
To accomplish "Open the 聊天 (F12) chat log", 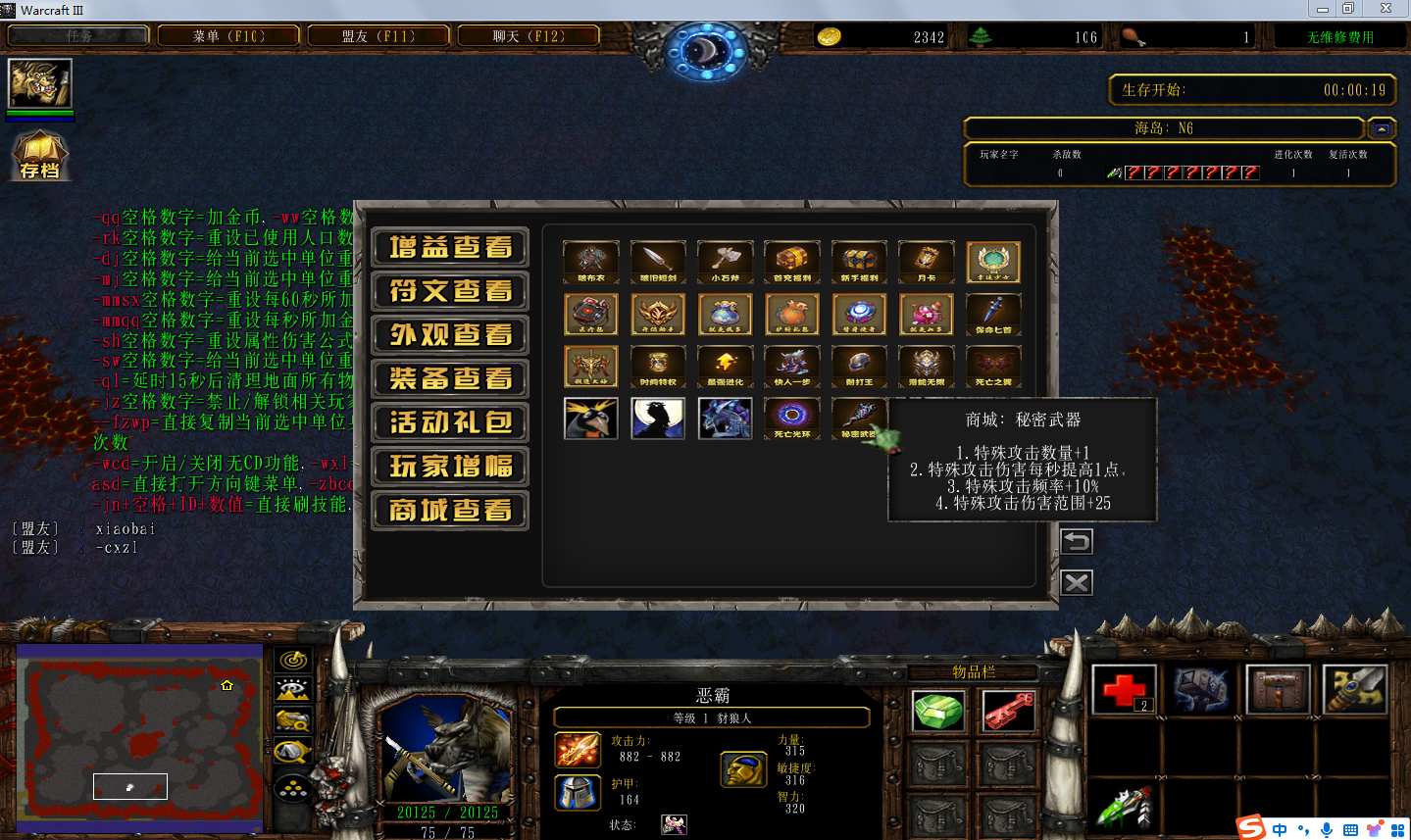I will (x=528, y=36).
